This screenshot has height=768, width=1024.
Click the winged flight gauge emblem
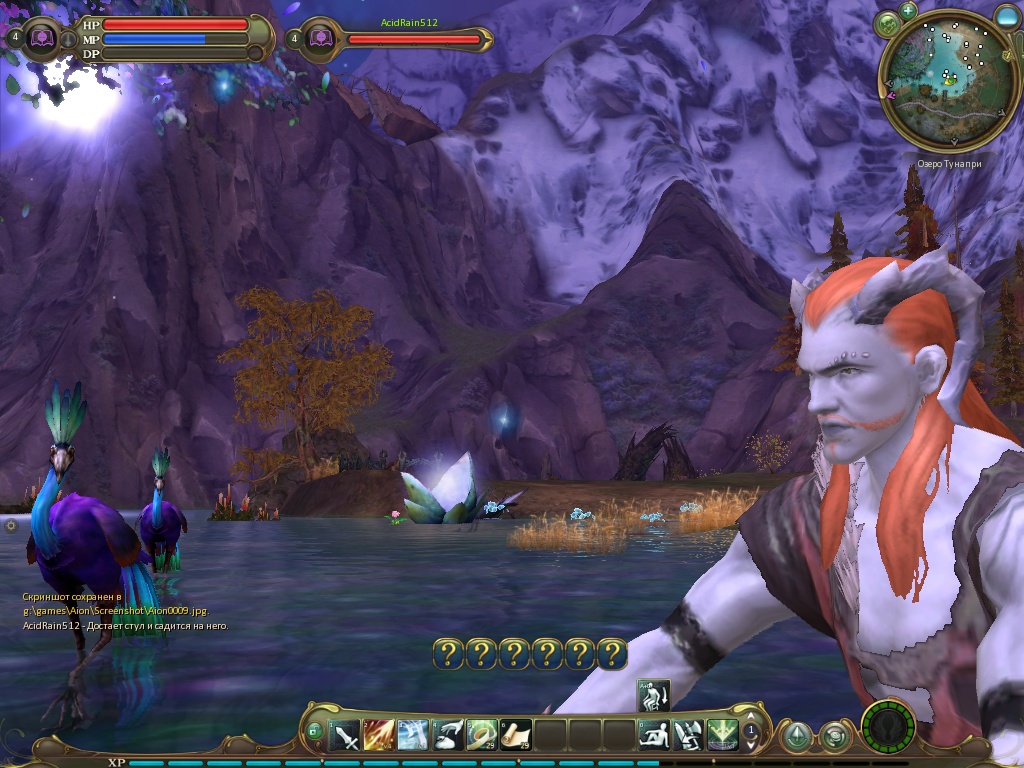click(888, 725)
